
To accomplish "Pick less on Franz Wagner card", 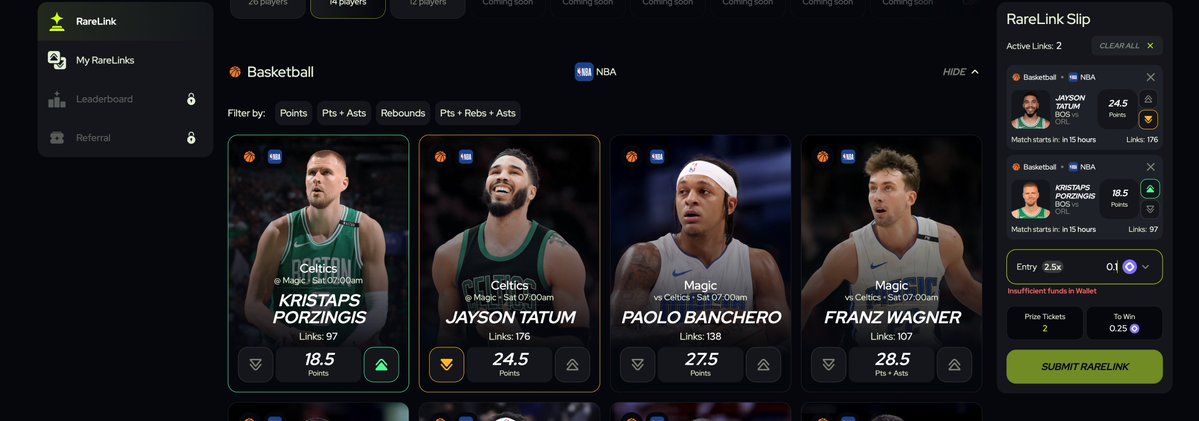I will [x=828, y=365].
